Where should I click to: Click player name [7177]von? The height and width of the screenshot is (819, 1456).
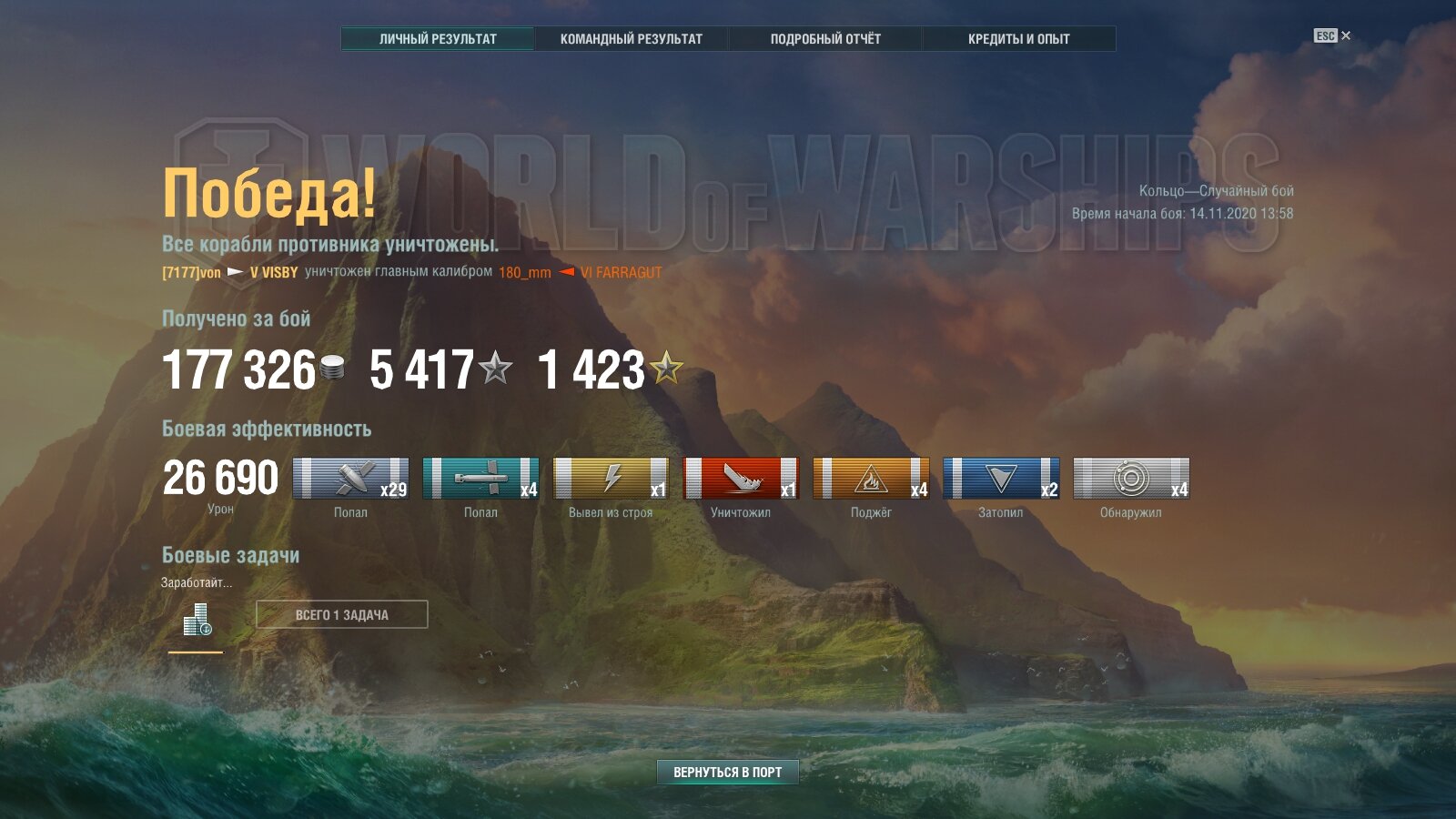pyautogui.click(x=191, y=272)
